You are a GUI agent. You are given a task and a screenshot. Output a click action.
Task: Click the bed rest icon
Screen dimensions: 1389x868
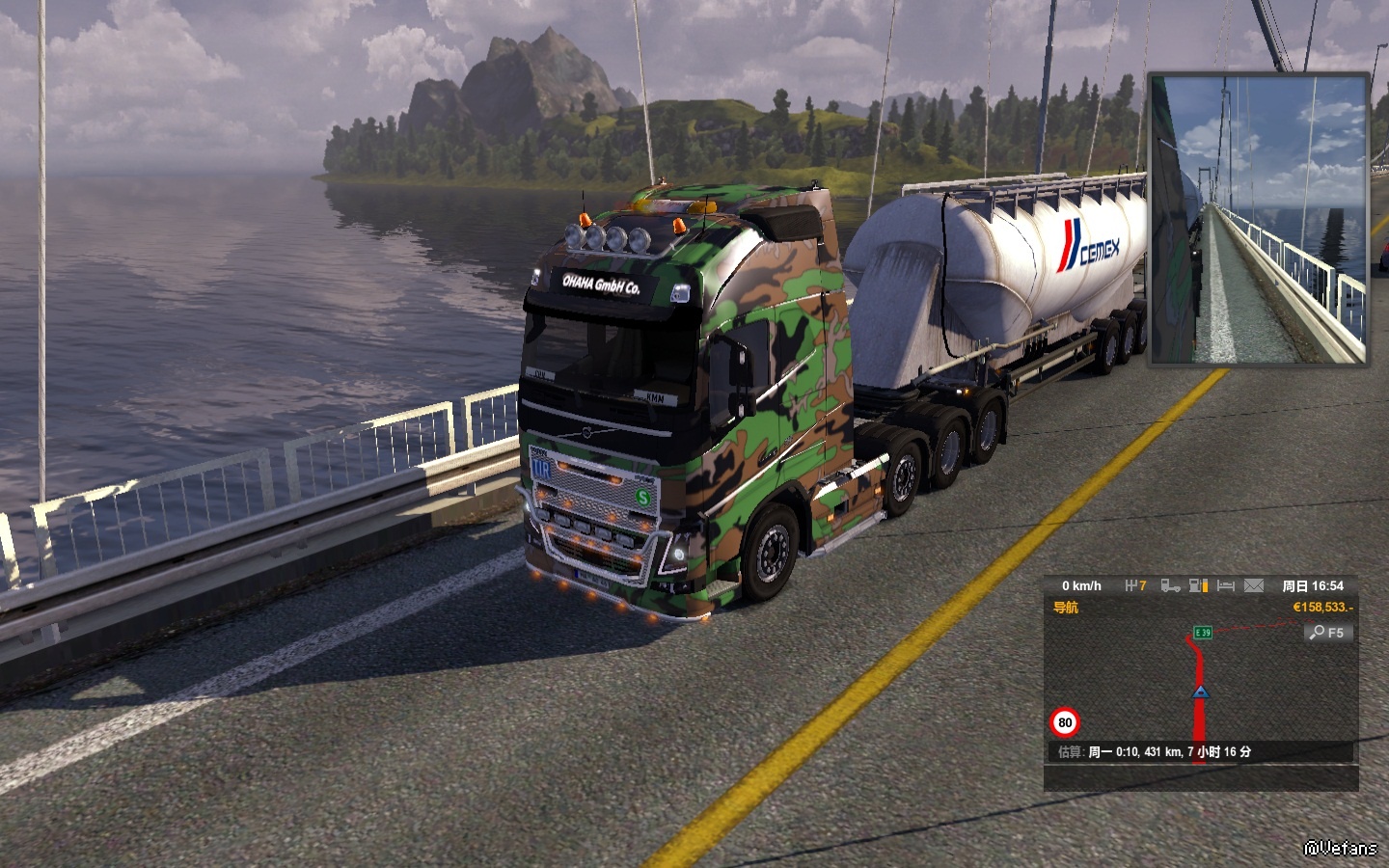click(x=1226, y=585)
